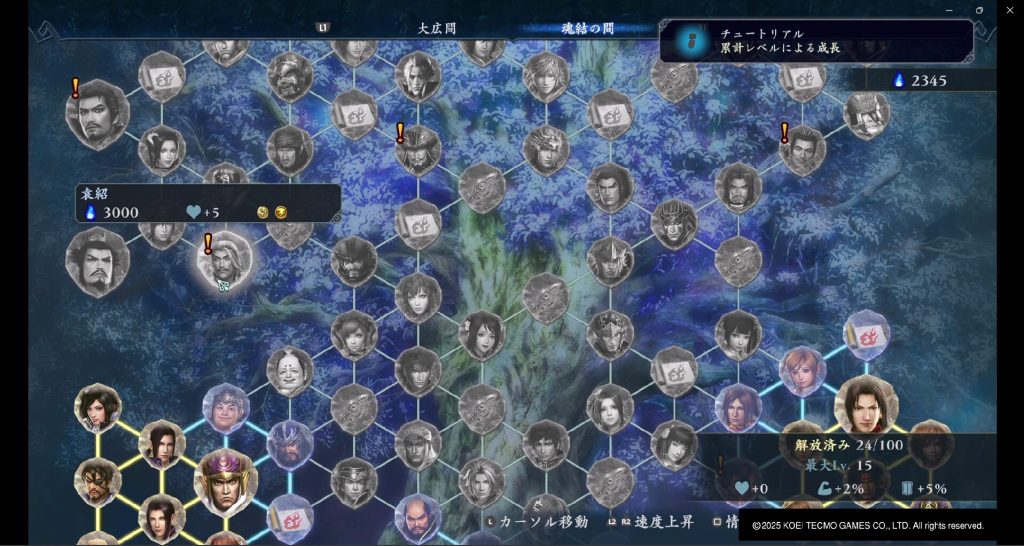The image size is (1024, 546).
Task: Close the game window
Action: point(1009,10)
